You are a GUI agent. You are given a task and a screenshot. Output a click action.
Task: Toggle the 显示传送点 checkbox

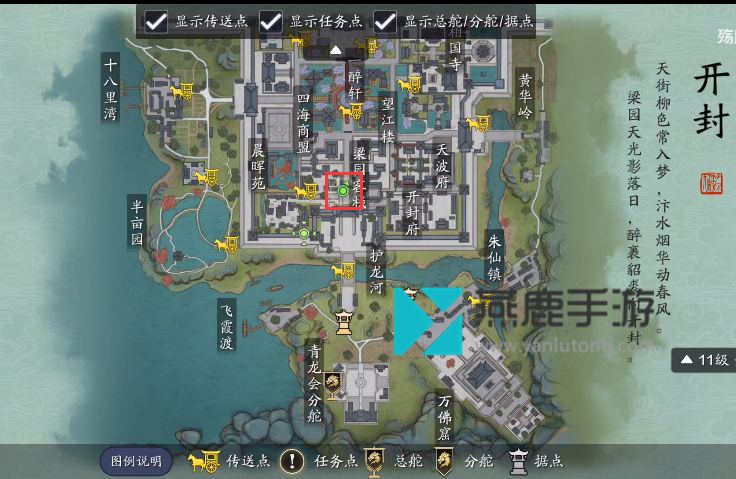coord(156,21)
